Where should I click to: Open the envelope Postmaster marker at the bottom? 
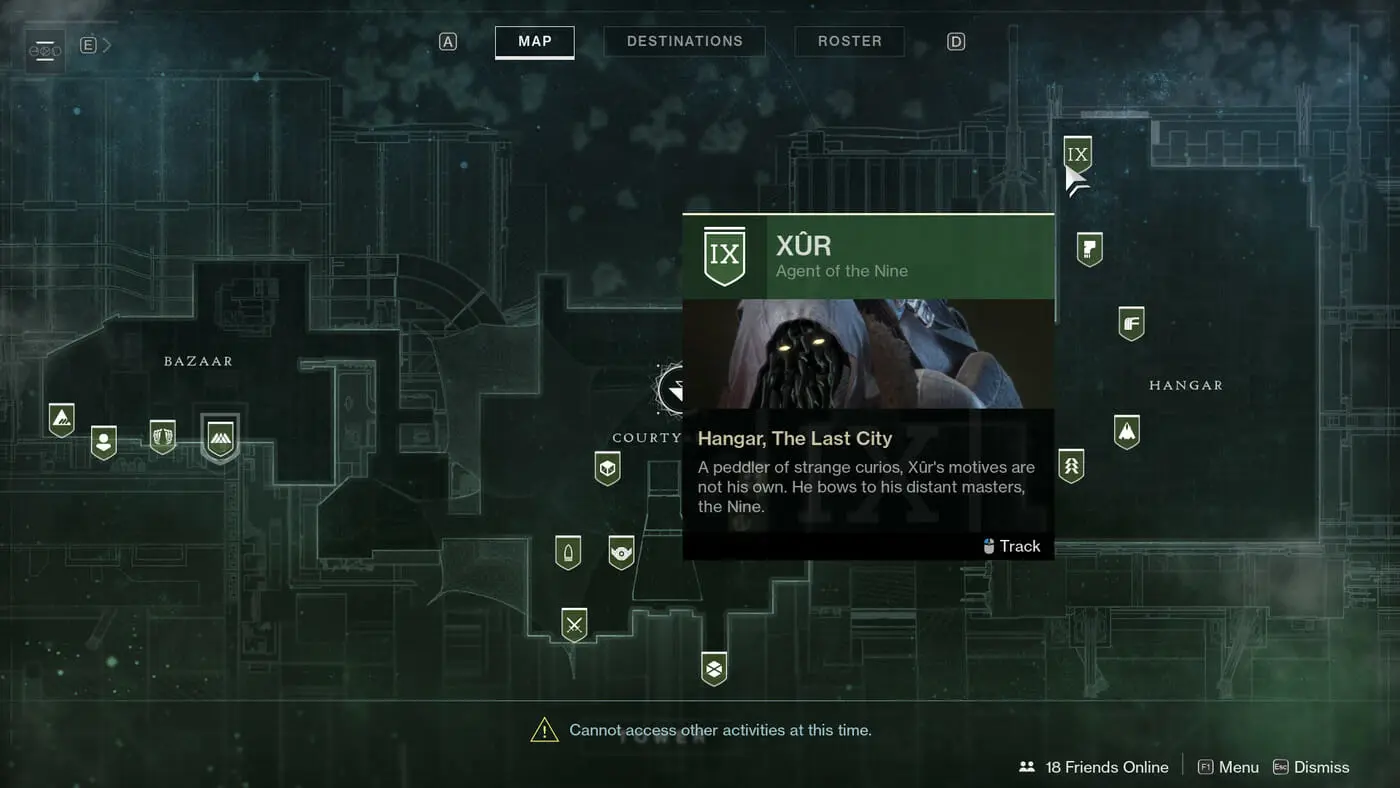(x=713, y=667)
